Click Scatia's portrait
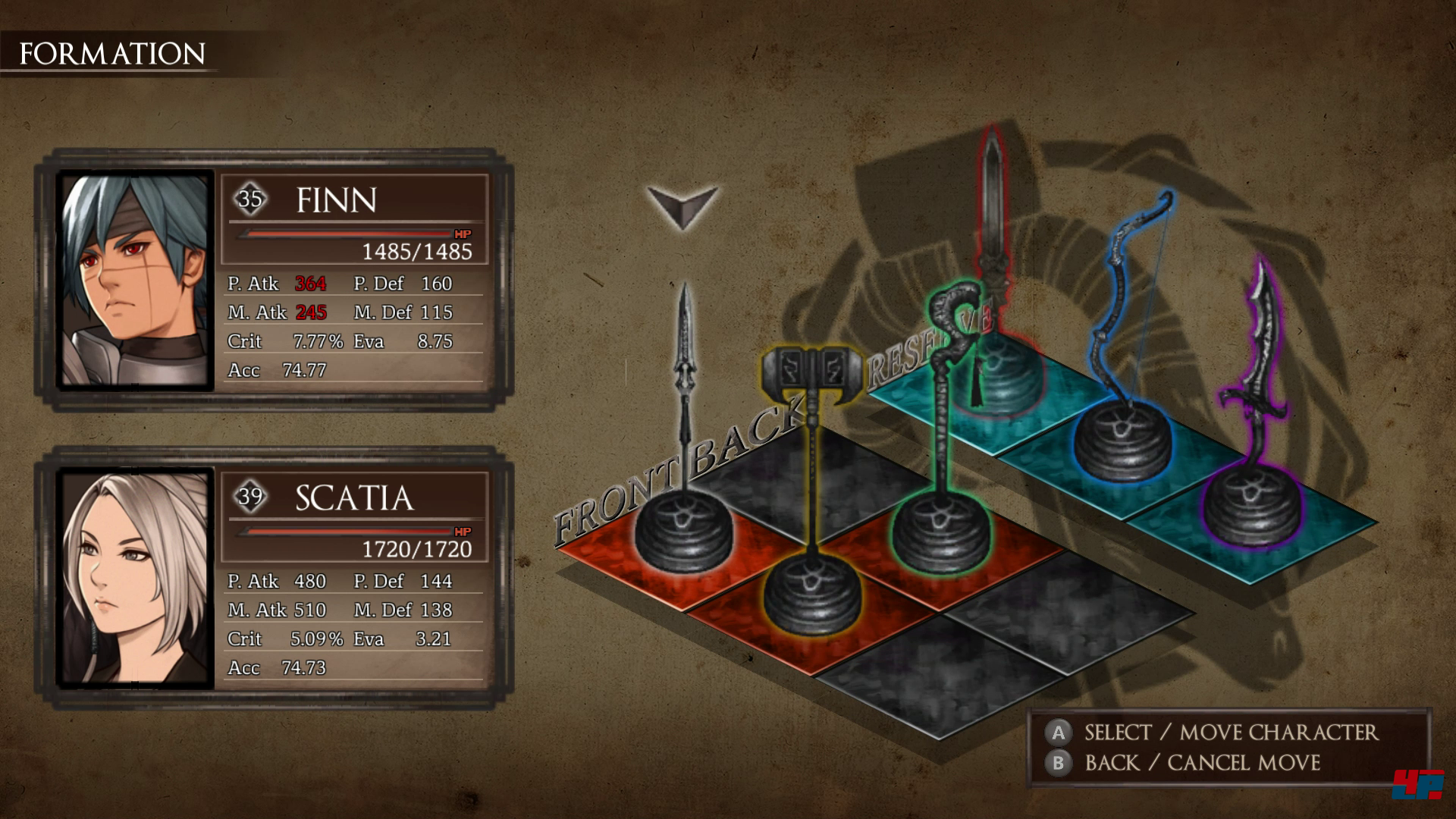1456x819 pixels. [135, 578]
